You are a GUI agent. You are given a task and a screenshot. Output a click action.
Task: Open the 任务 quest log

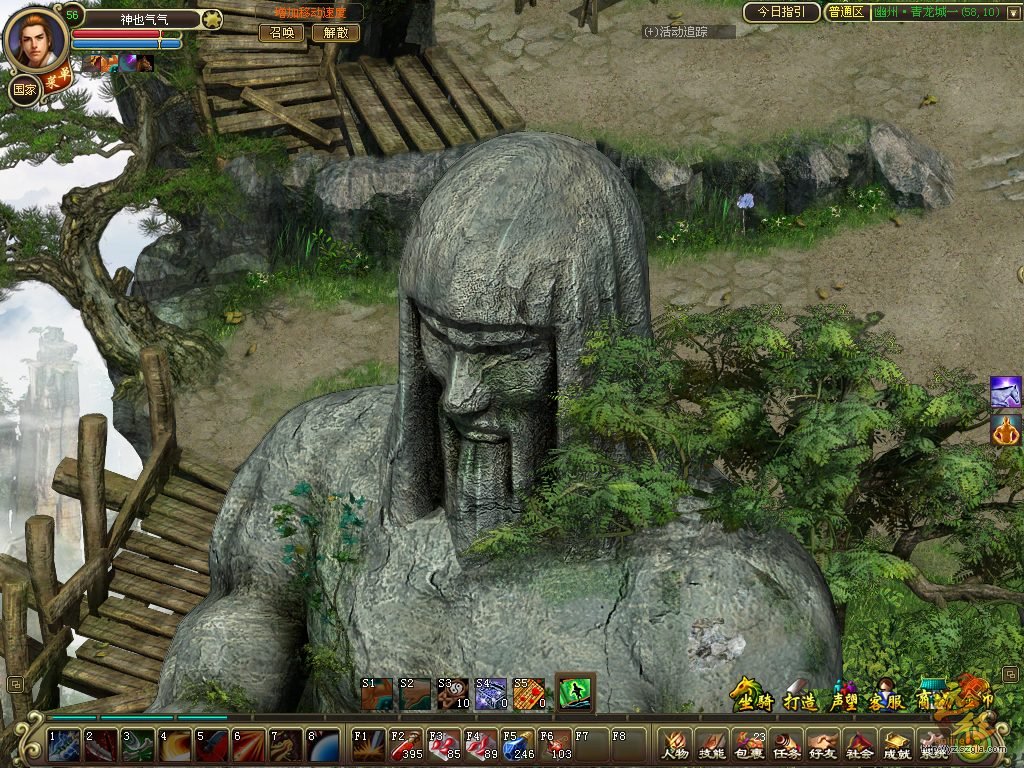pyautogui.click(x=786, y=745)
